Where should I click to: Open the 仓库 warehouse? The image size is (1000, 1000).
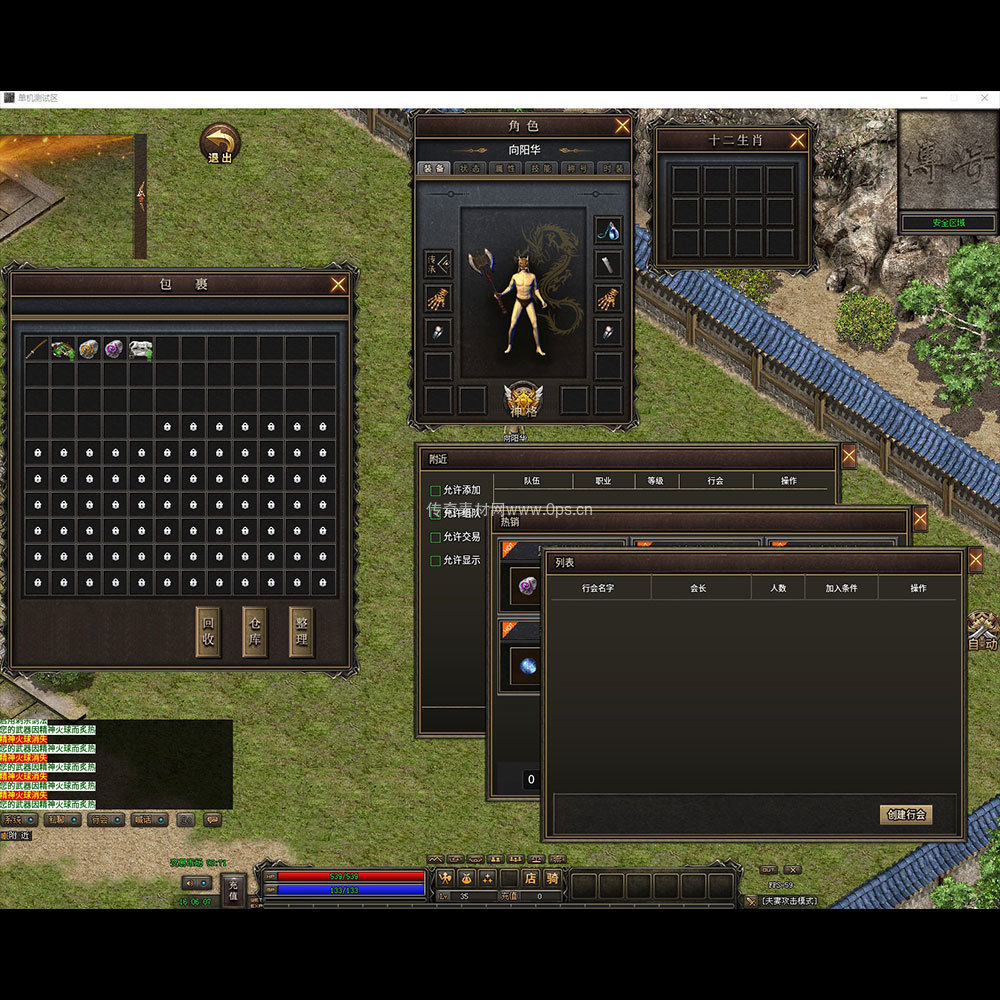pyautogui.click(x=255, y=632)
